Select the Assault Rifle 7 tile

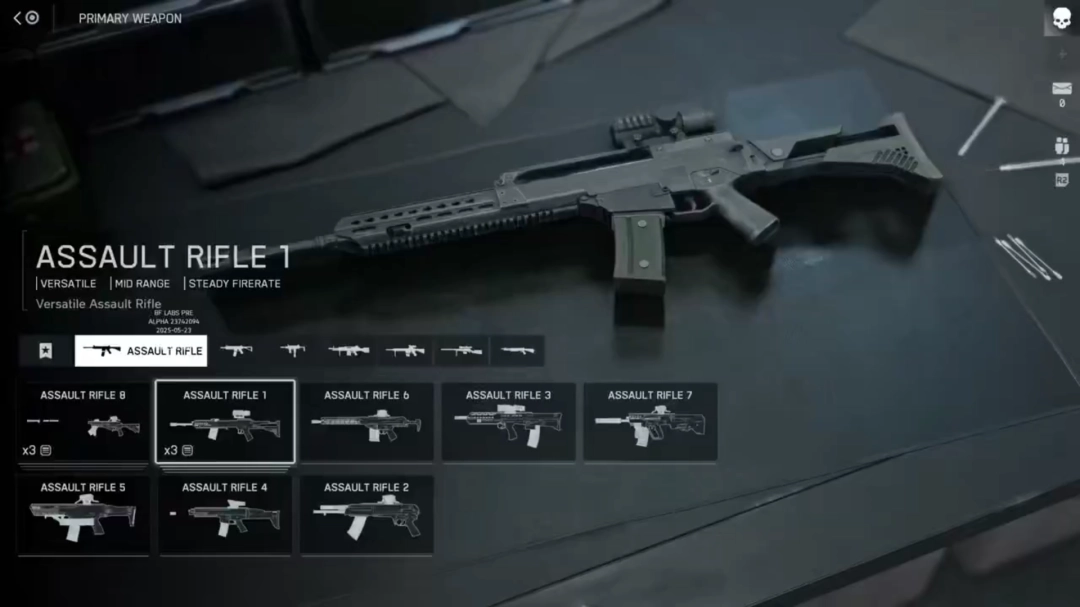650,422
